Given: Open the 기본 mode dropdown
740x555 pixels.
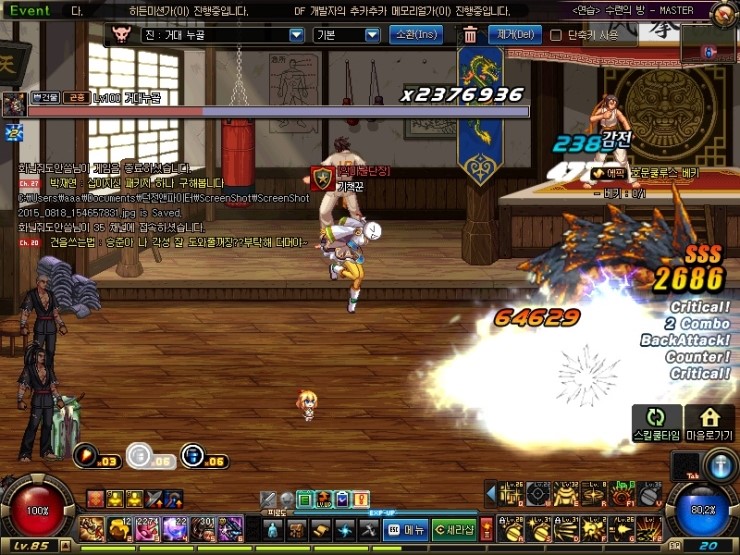Looking at the screenshot, I should tap(372, 35).
